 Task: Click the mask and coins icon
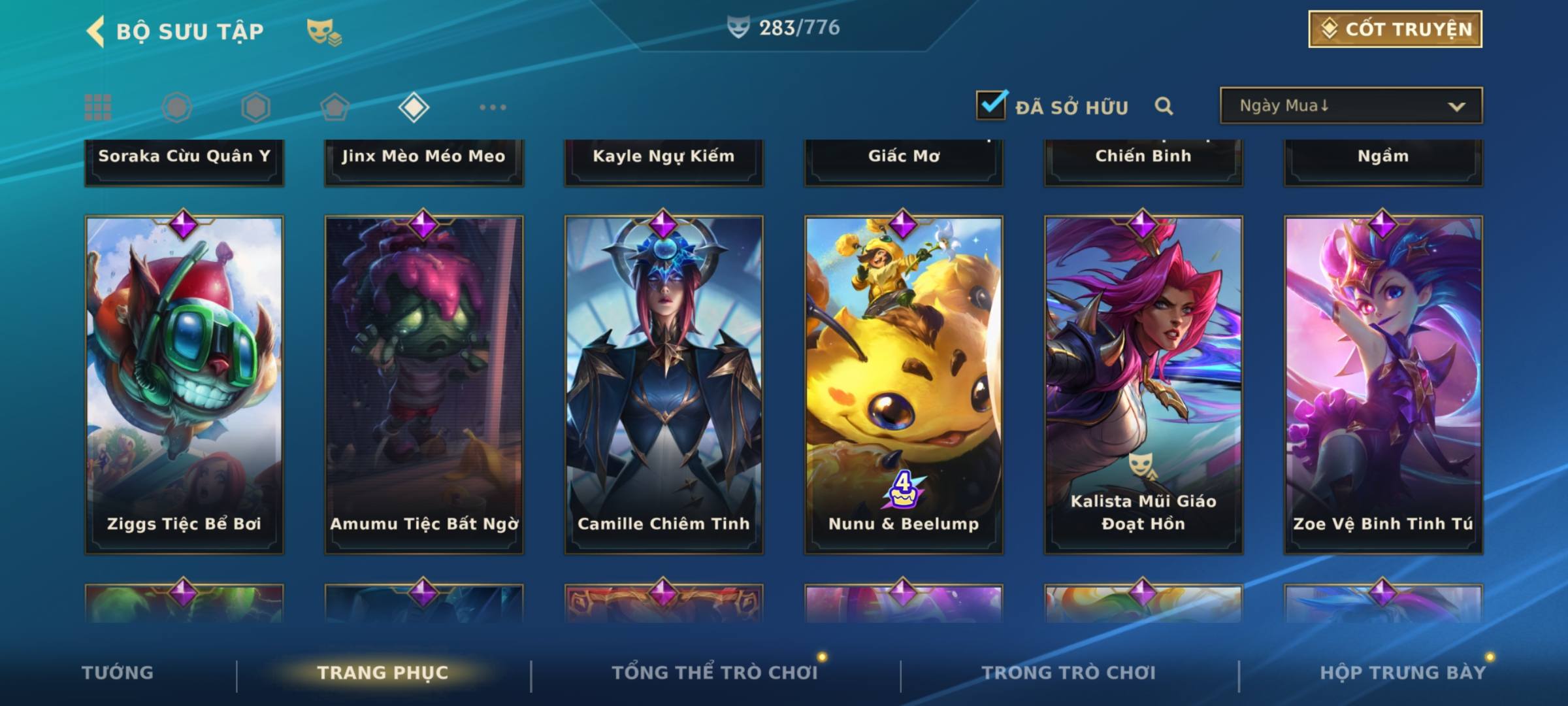pos(323,32)
